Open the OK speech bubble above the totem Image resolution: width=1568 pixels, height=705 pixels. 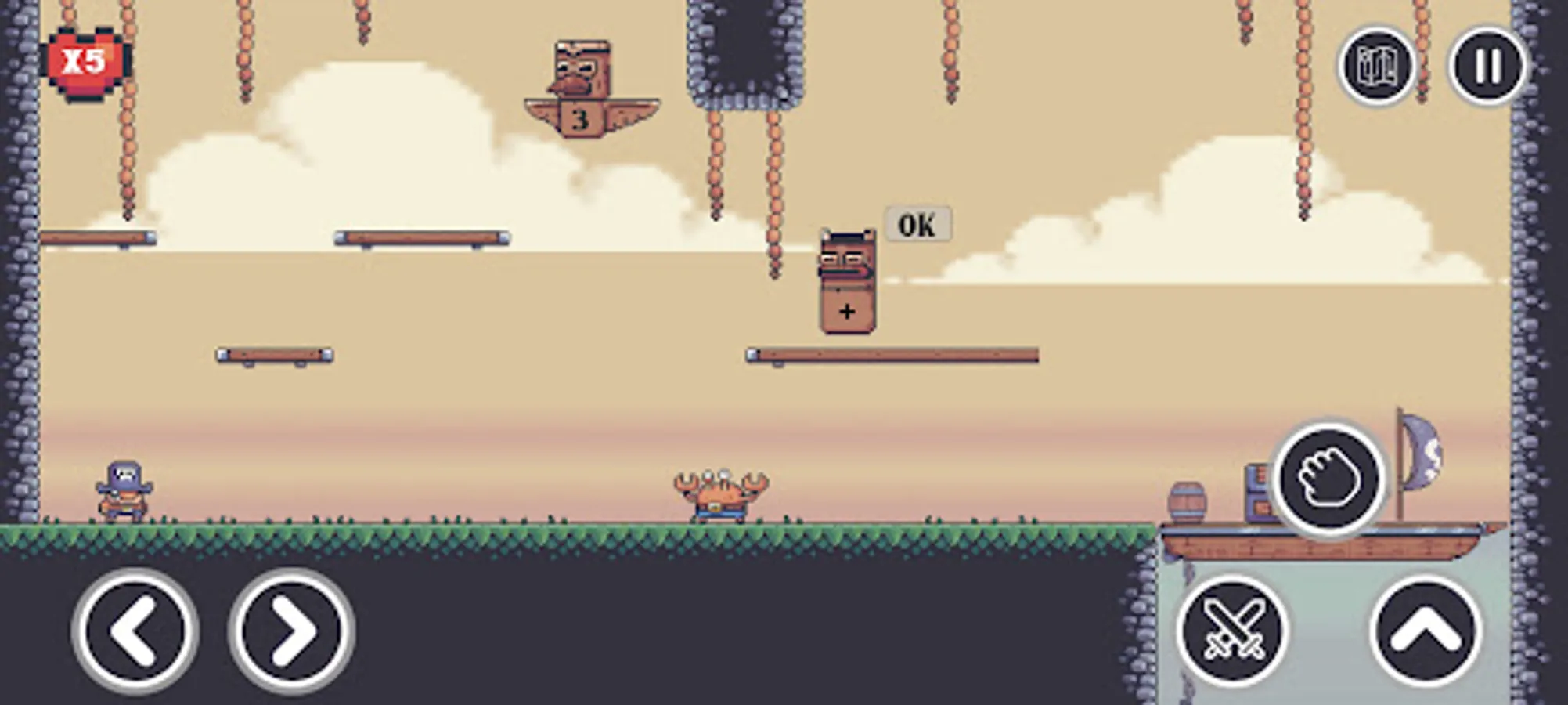pos(919,223)
